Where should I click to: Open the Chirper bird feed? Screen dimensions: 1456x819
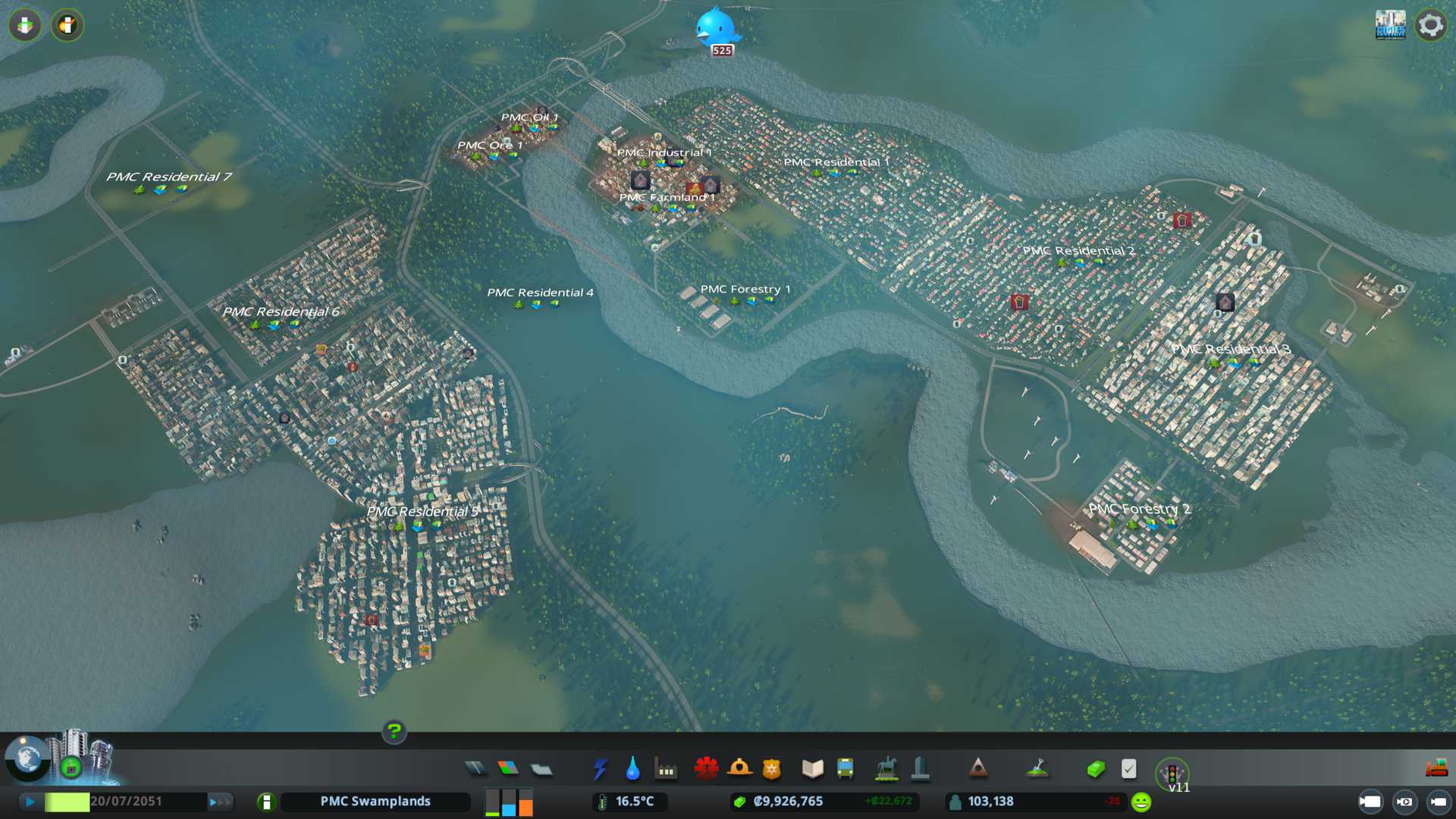[715, 28]
